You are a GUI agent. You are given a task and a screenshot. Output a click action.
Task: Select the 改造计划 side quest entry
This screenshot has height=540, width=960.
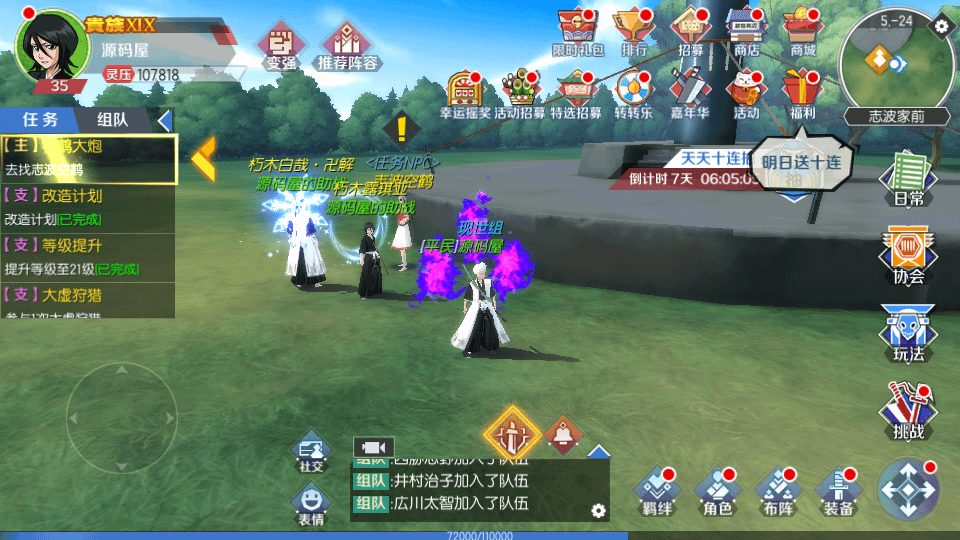coord(89,206)
